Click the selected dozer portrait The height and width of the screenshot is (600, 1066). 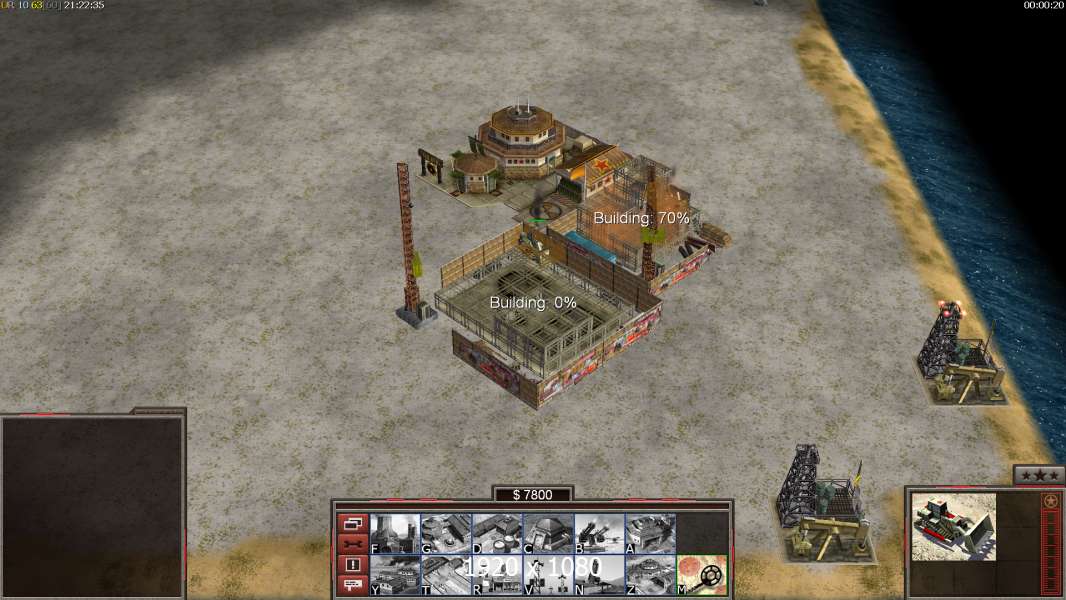click(x=953, y=526)
